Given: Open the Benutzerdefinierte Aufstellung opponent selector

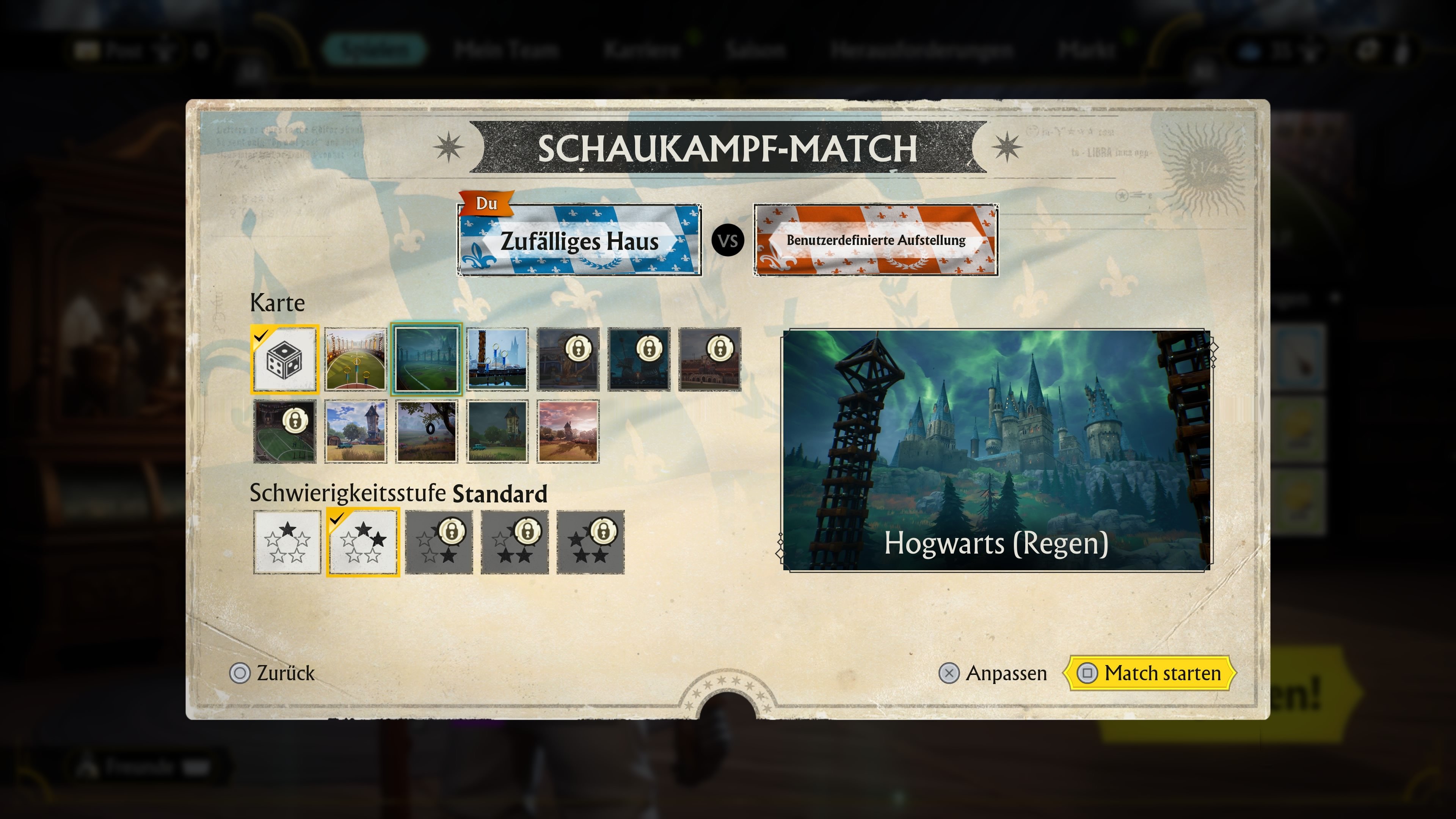Looking at the screenshot, I should tap(876, 242).
